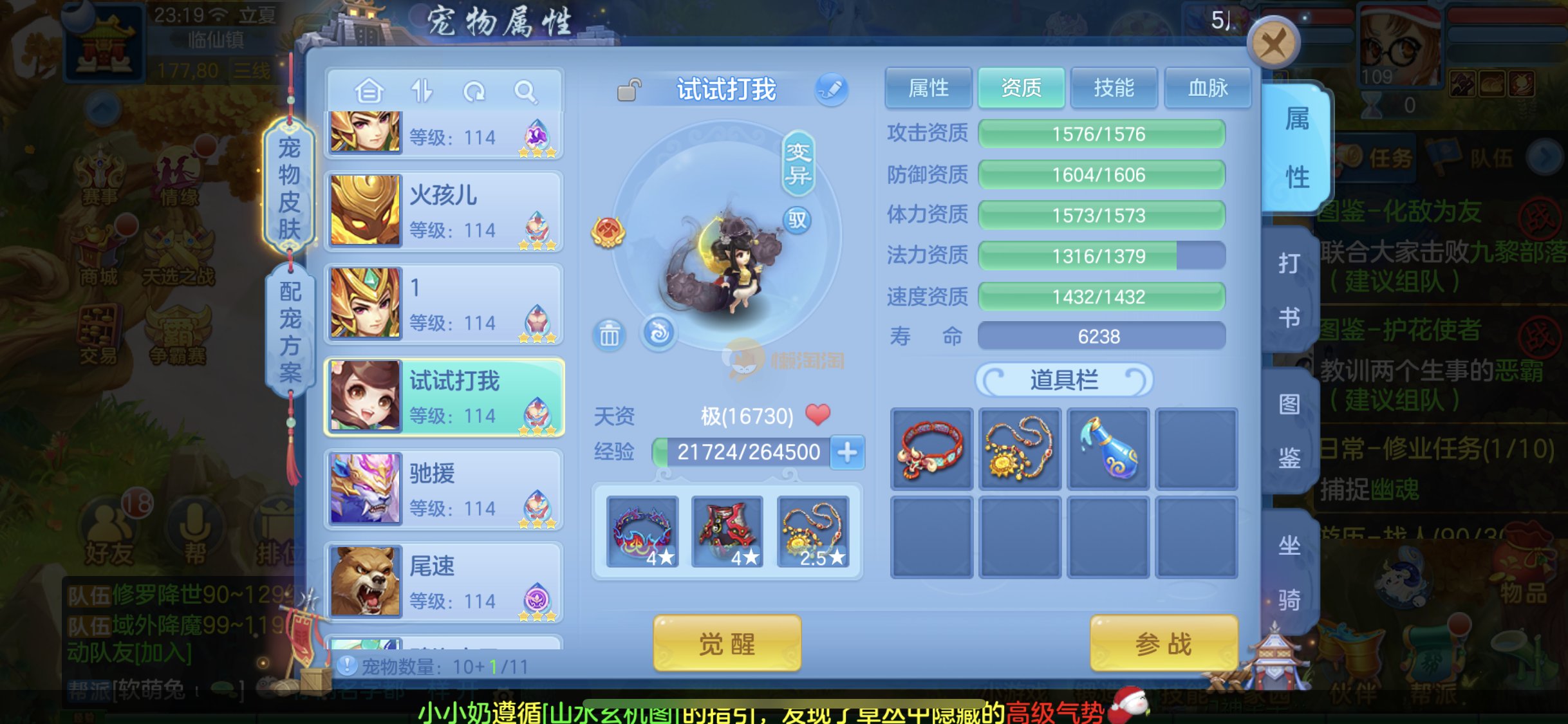The height and width of the screenshot is (724, 1568).
Task: Select the pet 火孩儿 in the list
Action: click(x=444, y=211)
